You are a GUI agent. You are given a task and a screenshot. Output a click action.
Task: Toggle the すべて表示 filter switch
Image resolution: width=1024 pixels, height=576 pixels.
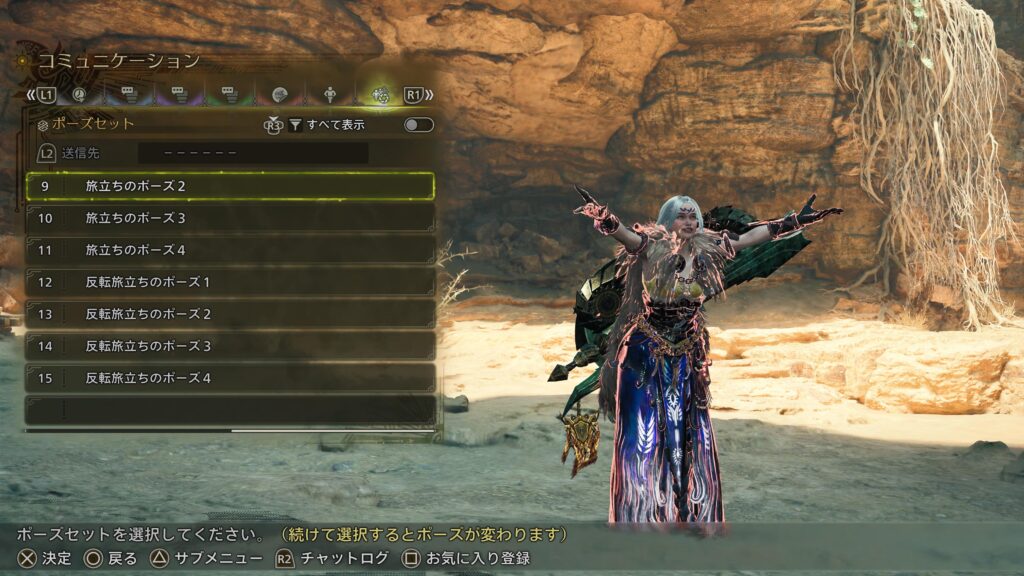[418, 125]
